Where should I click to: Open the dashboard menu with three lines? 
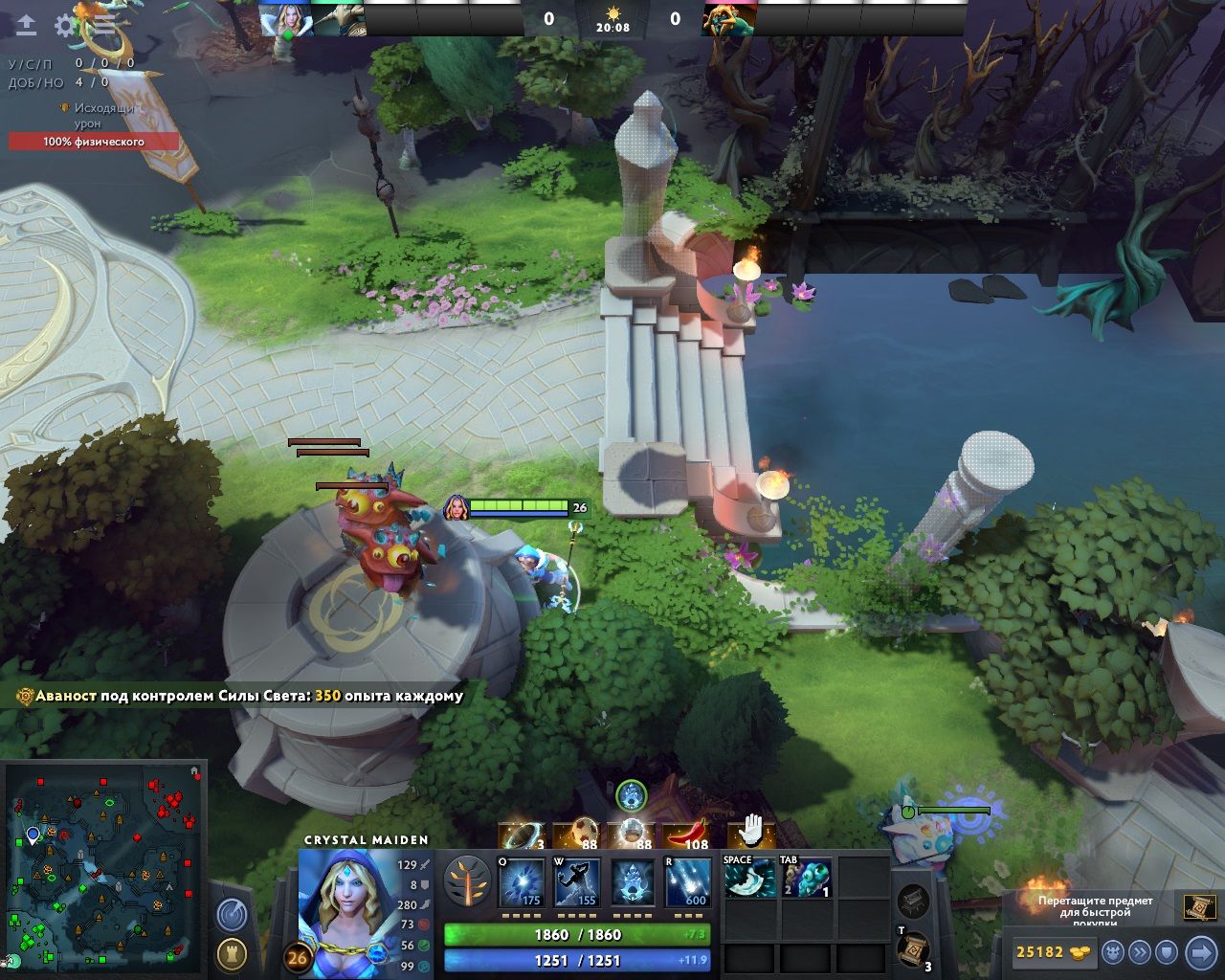coord(103,26)
